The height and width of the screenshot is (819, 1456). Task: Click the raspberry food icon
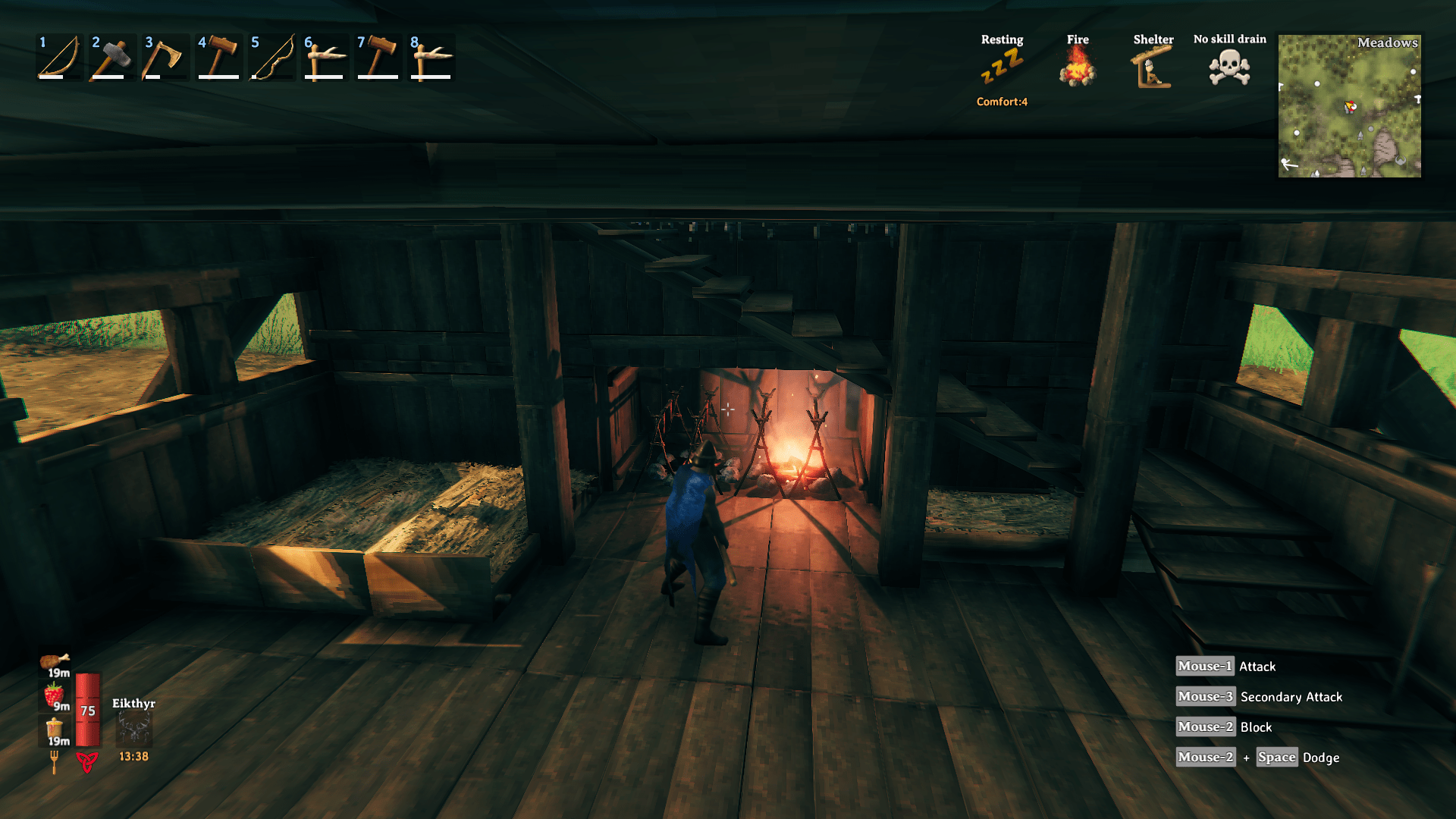pos(54,695)
